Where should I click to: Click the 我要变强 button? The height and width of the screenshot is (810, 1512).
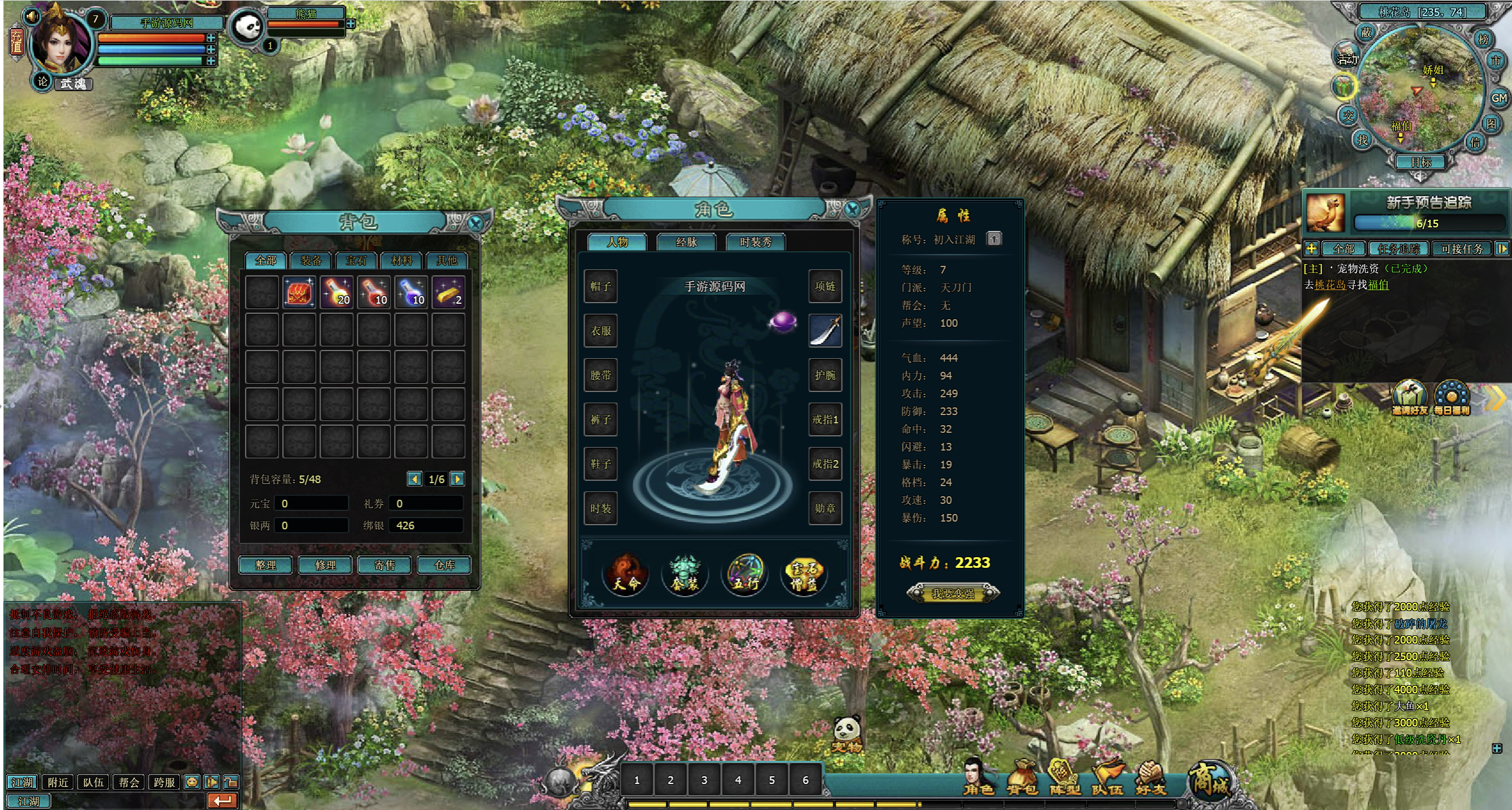coord(953,593)
